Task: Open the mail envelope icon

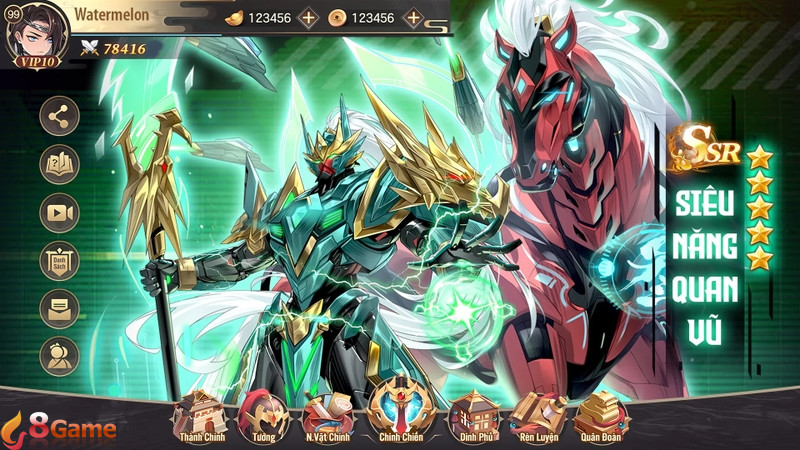Action: (x=59, y=308)
